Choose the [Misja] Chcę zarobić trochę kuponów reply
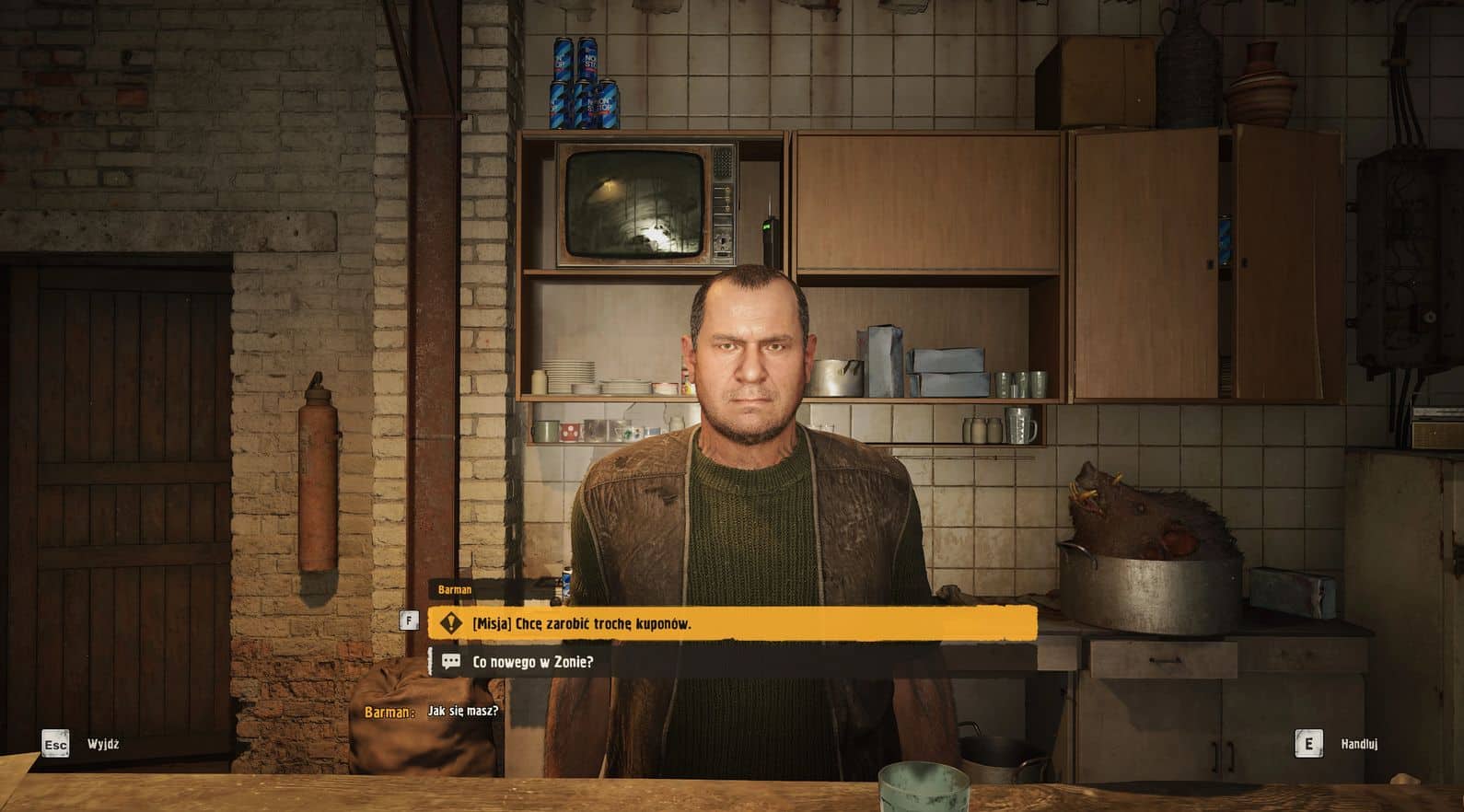 [x=731, y=623]
